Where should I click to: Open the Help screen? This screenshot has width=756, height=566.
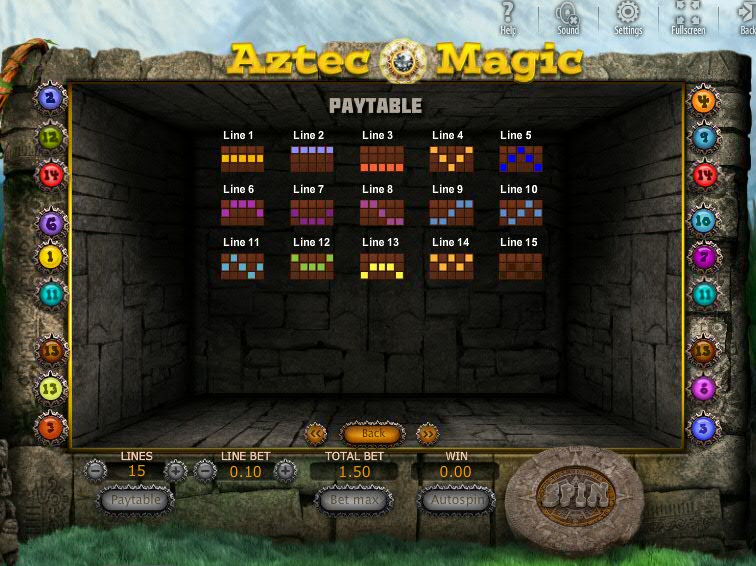pos(508,17)
